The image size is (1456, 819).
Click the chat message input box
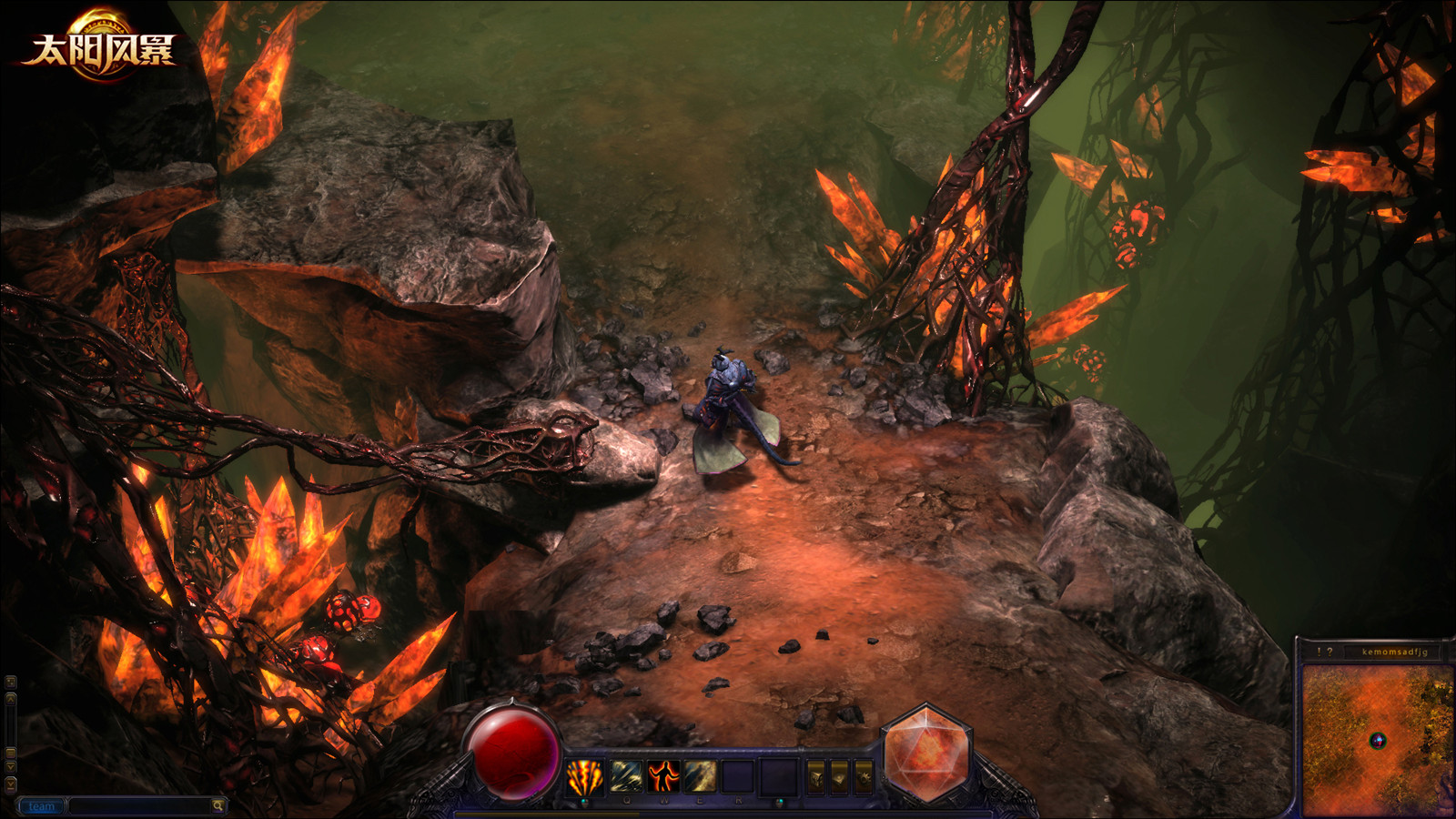click(x=139, y=806)
